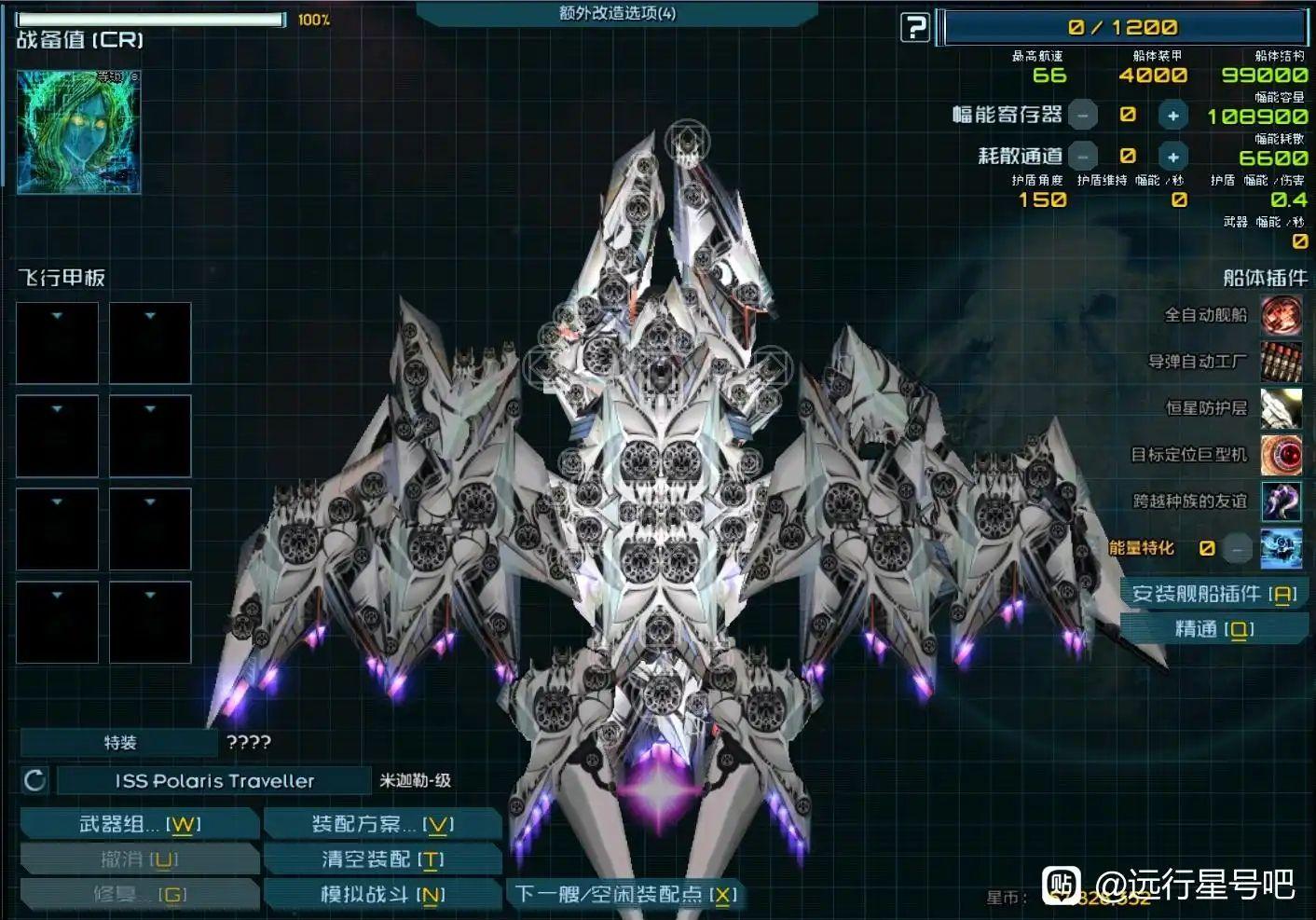Add a flux vent (耗散通道) point

coord(1172,157)
